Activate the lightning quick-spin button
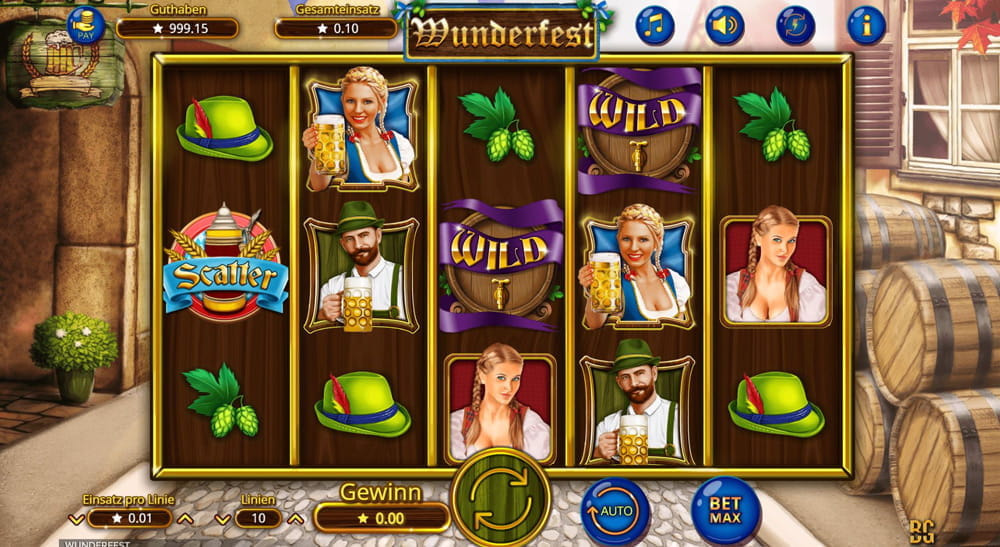 coord(796,25)
